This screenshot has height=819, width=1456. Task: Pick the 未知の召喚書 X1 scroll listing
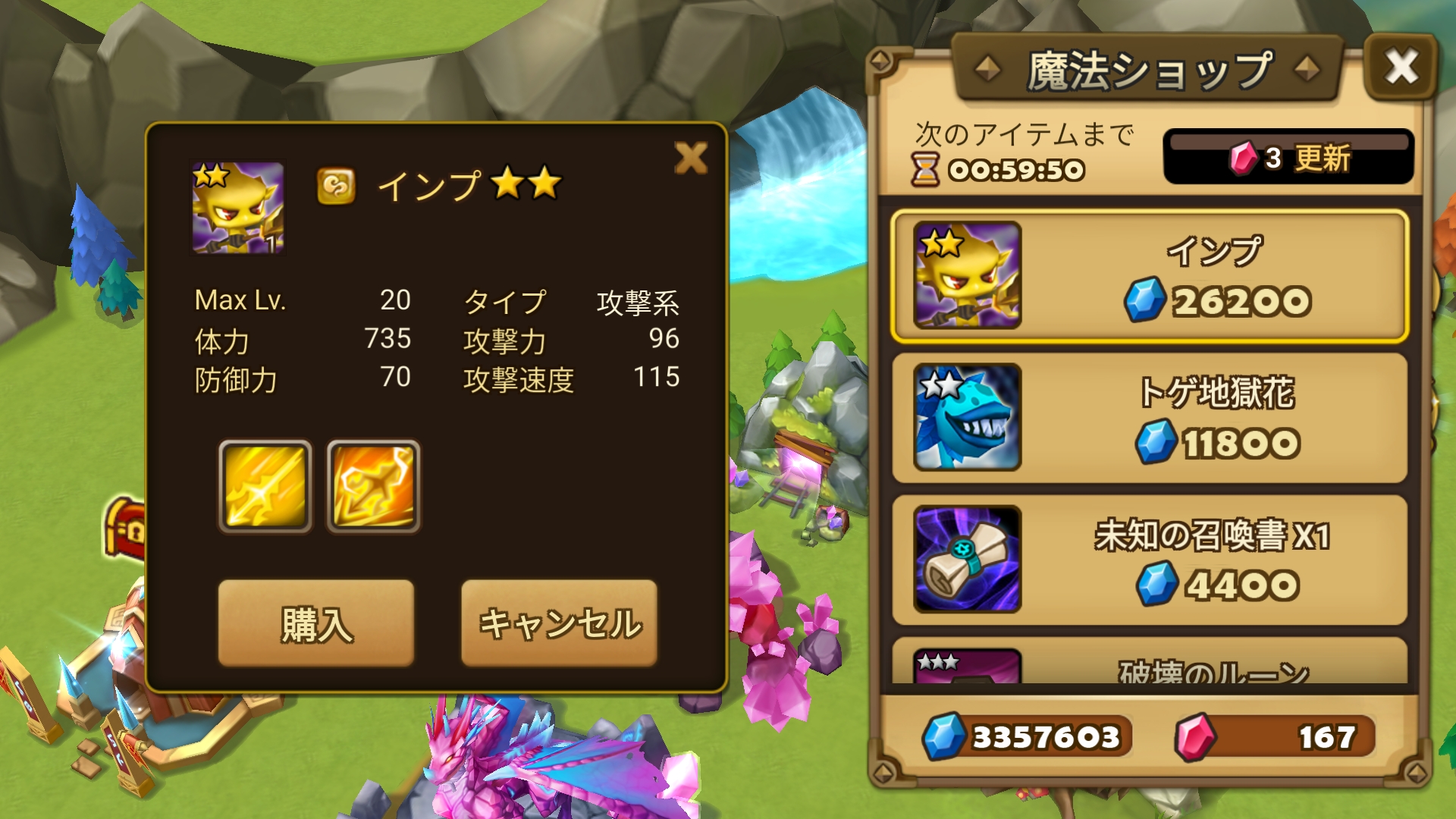click(1150, 560)
